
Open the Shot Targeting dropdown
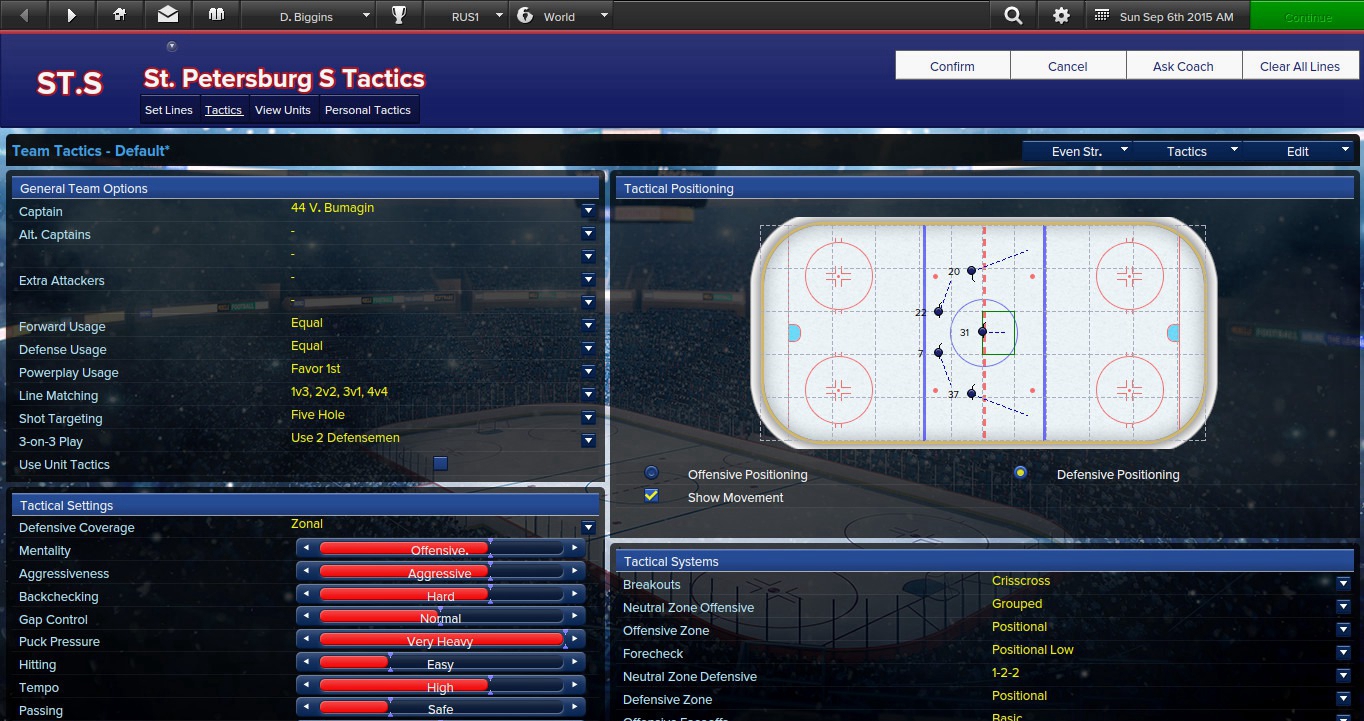(x=588, y=418)
